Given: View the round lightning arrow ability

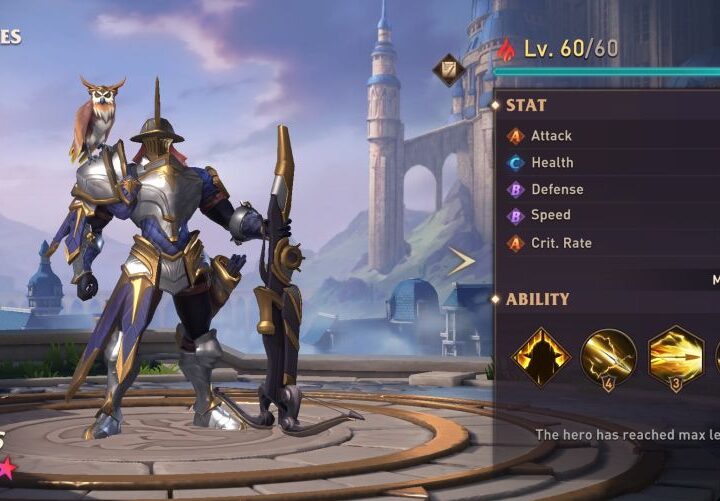Looking at the screenshot, I should click(608, 357).
